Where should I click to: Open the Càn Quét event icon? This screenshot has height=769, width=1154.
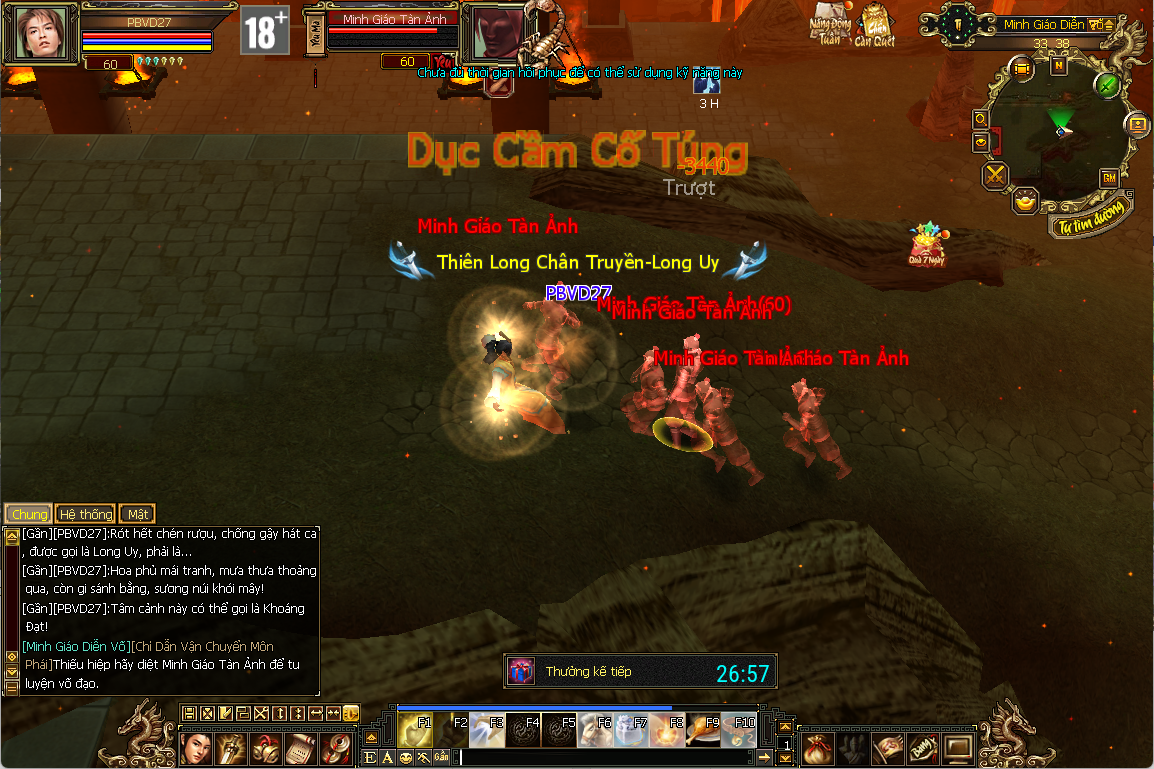(874, 24)
